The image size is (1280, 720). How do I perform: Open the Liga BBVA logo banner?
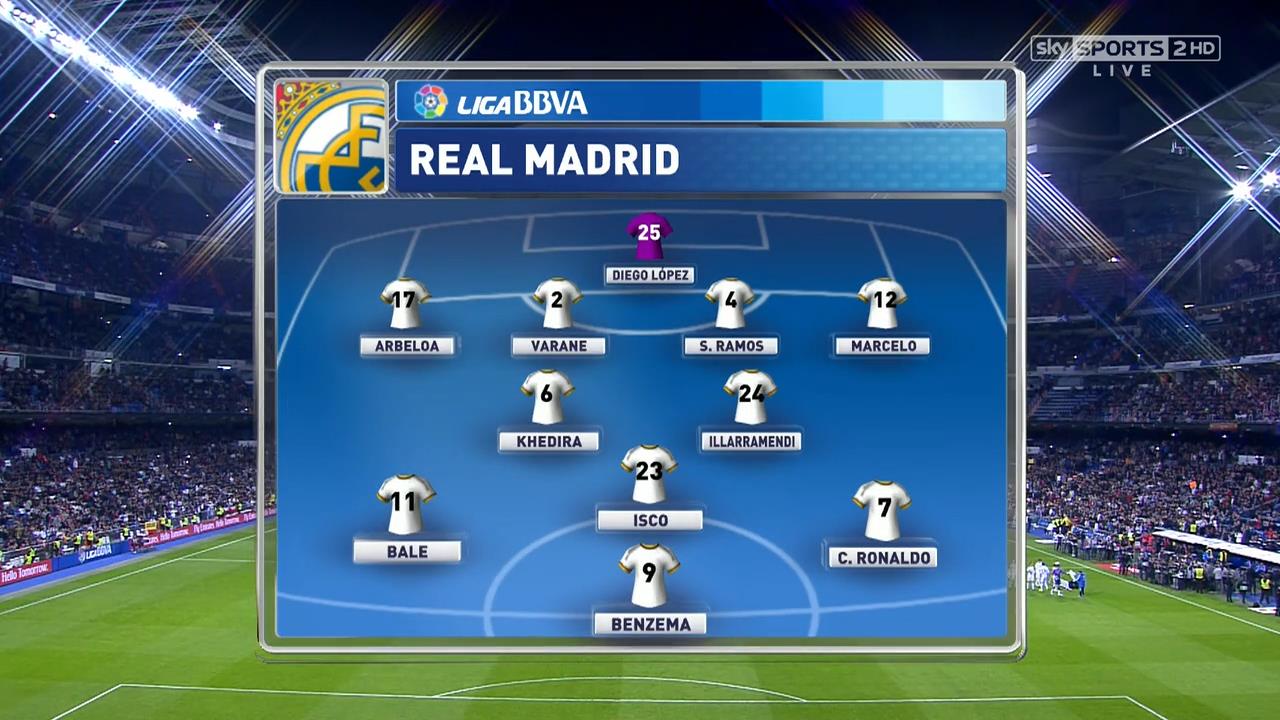(502, 102)
